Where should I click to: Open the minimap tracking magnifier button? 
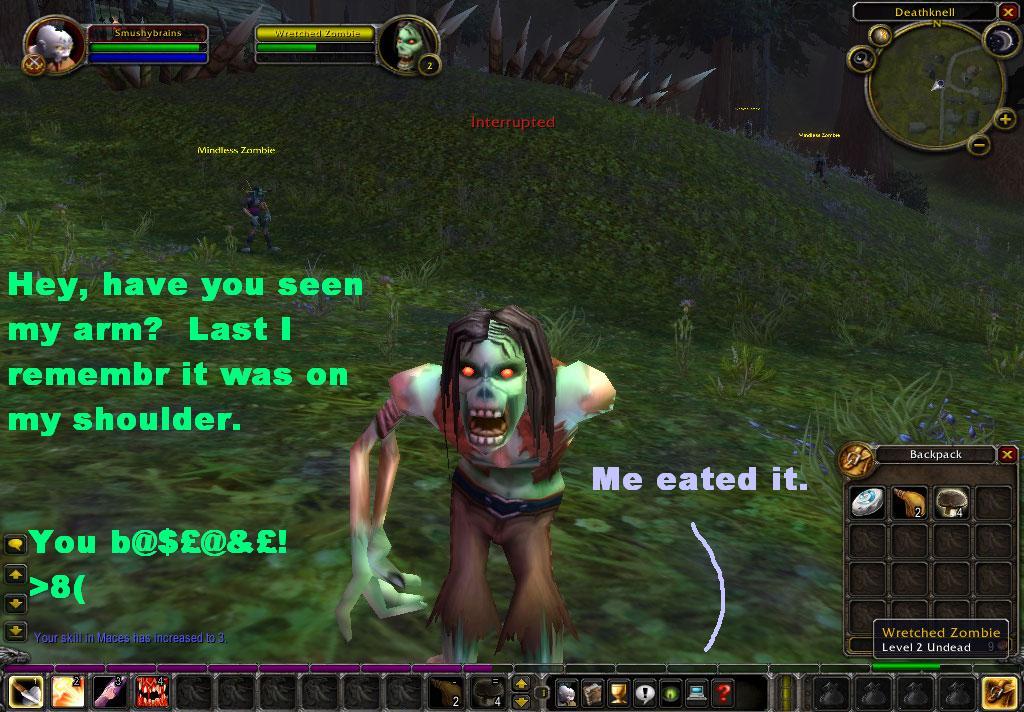click(881, 36)
